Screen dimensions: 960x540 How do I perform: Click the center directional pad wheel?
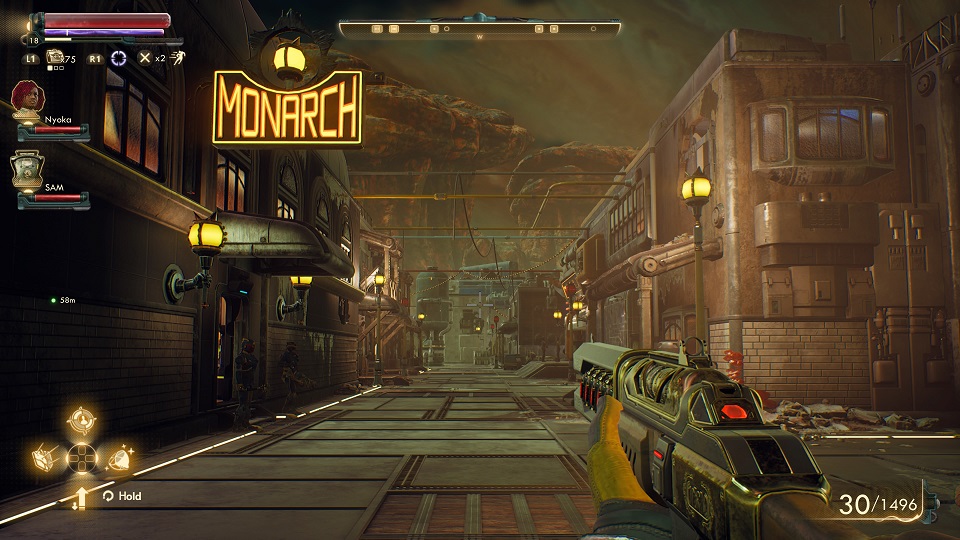click(82, 459)
